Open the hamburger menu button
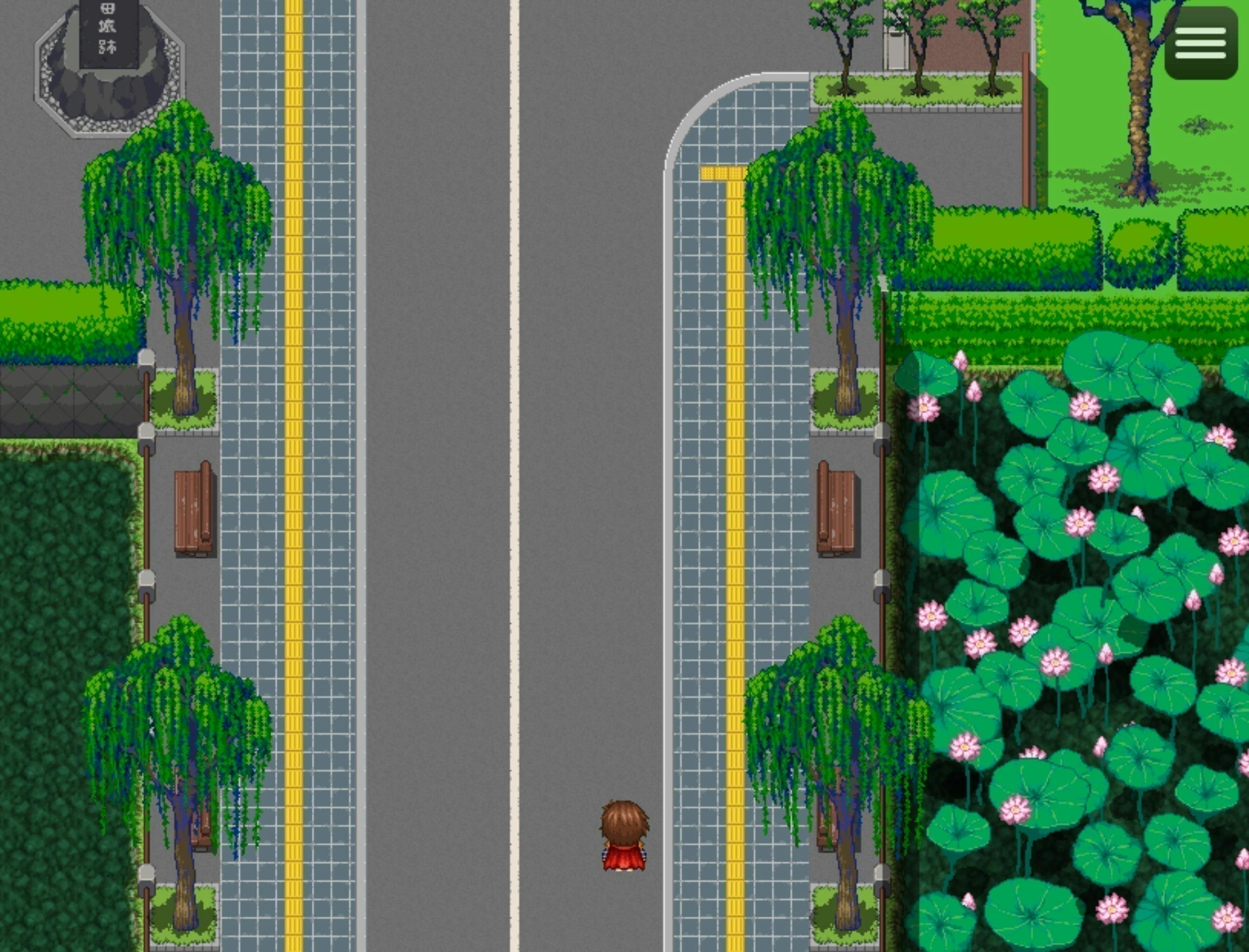This screenshot has width=1249, height=952. tap(1200, 43)
